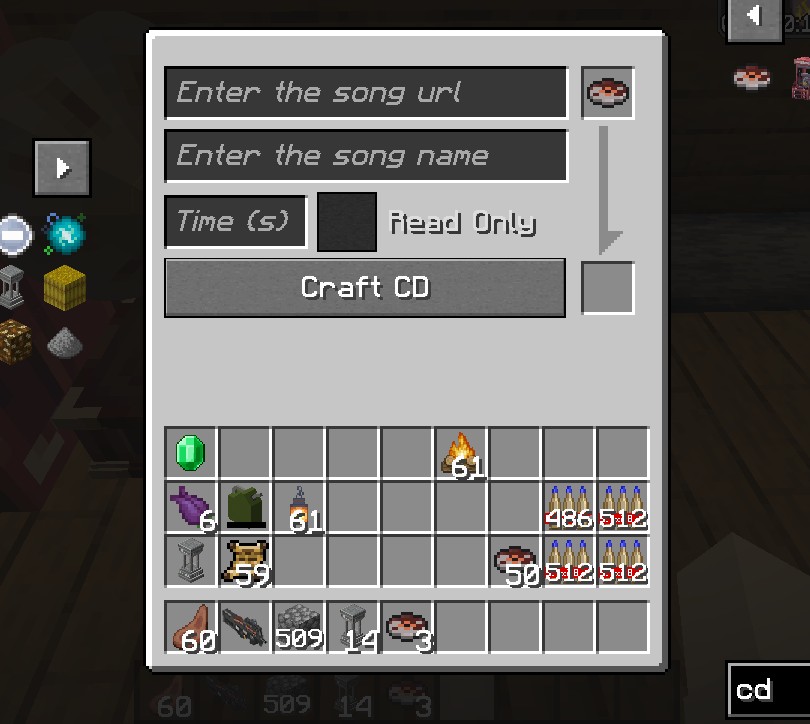Select the raw meat stack of 60
The width and height of the screenshot is (810, 724).
[191, 627]
